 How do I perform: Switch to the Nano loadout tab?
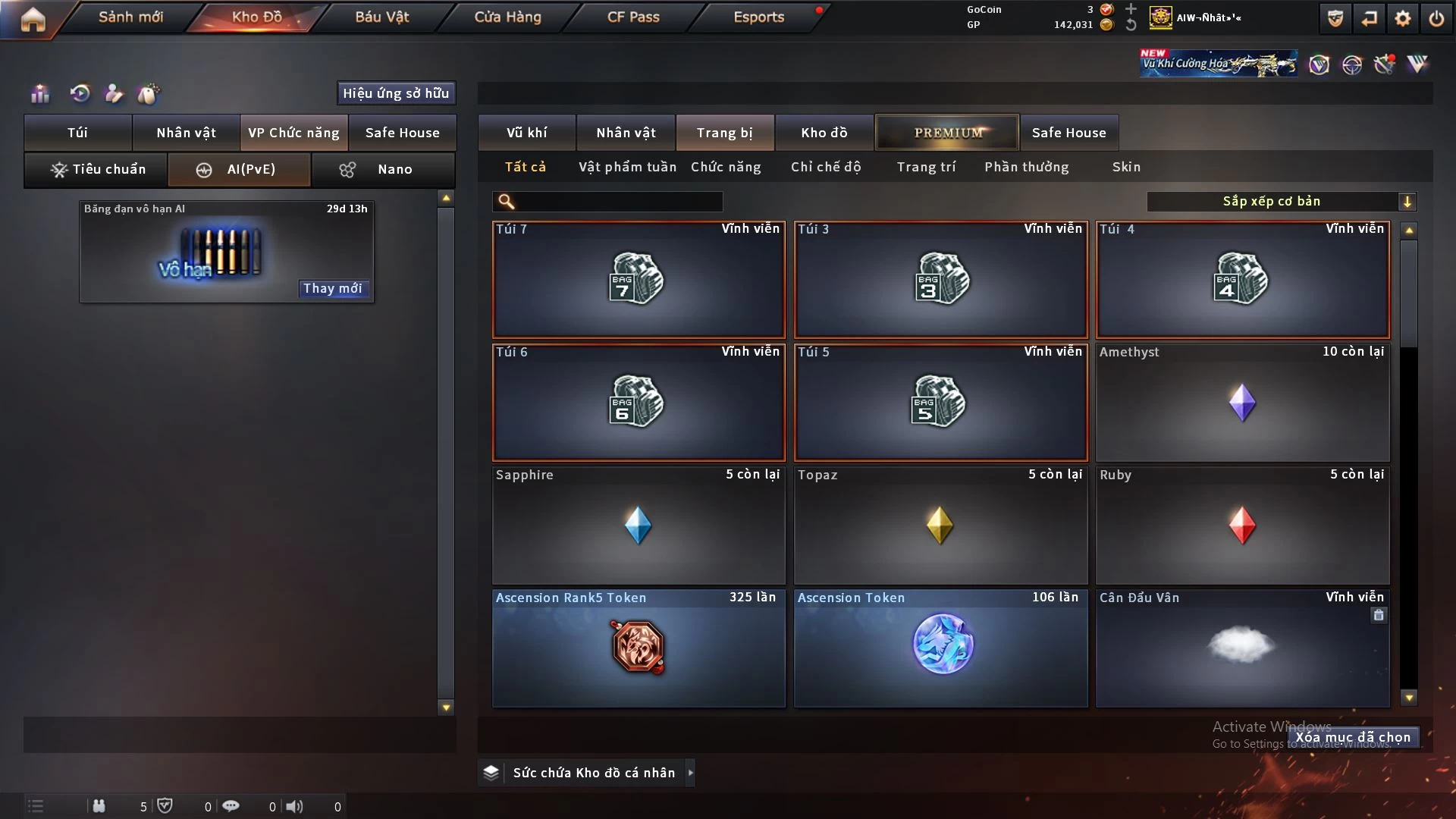point(383,169)
